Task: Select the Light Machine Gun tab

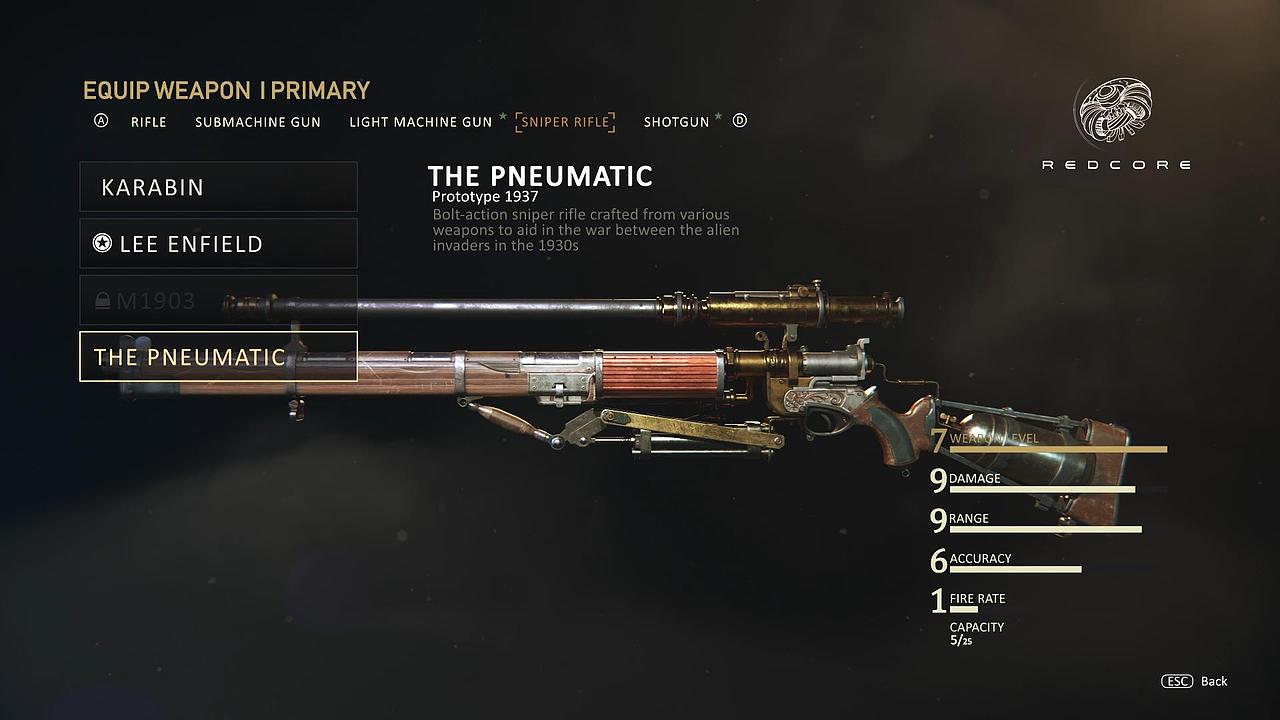Action: pos(420,122)
